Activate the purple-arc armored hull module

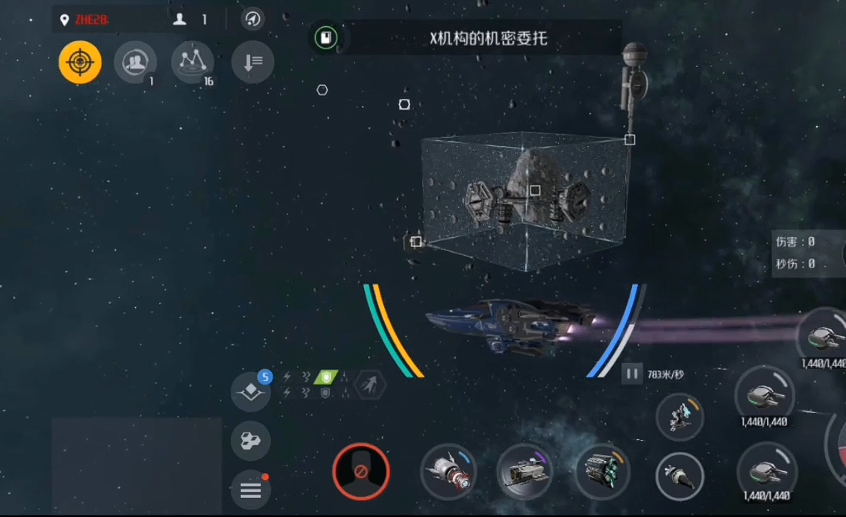click(525, 472)
